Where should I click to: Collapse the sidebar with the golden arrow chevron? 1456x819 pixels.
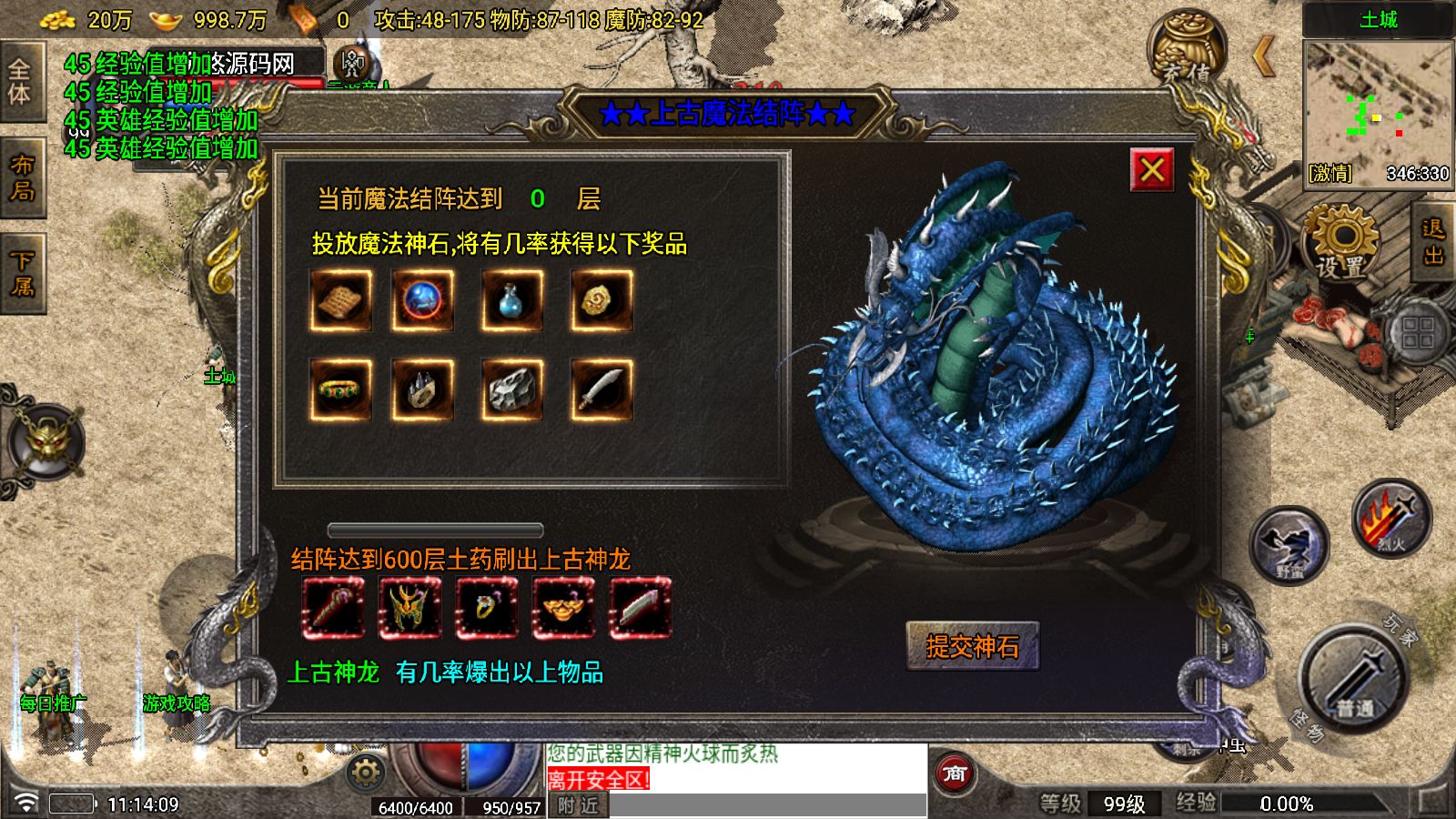[x=1265, y=56]
